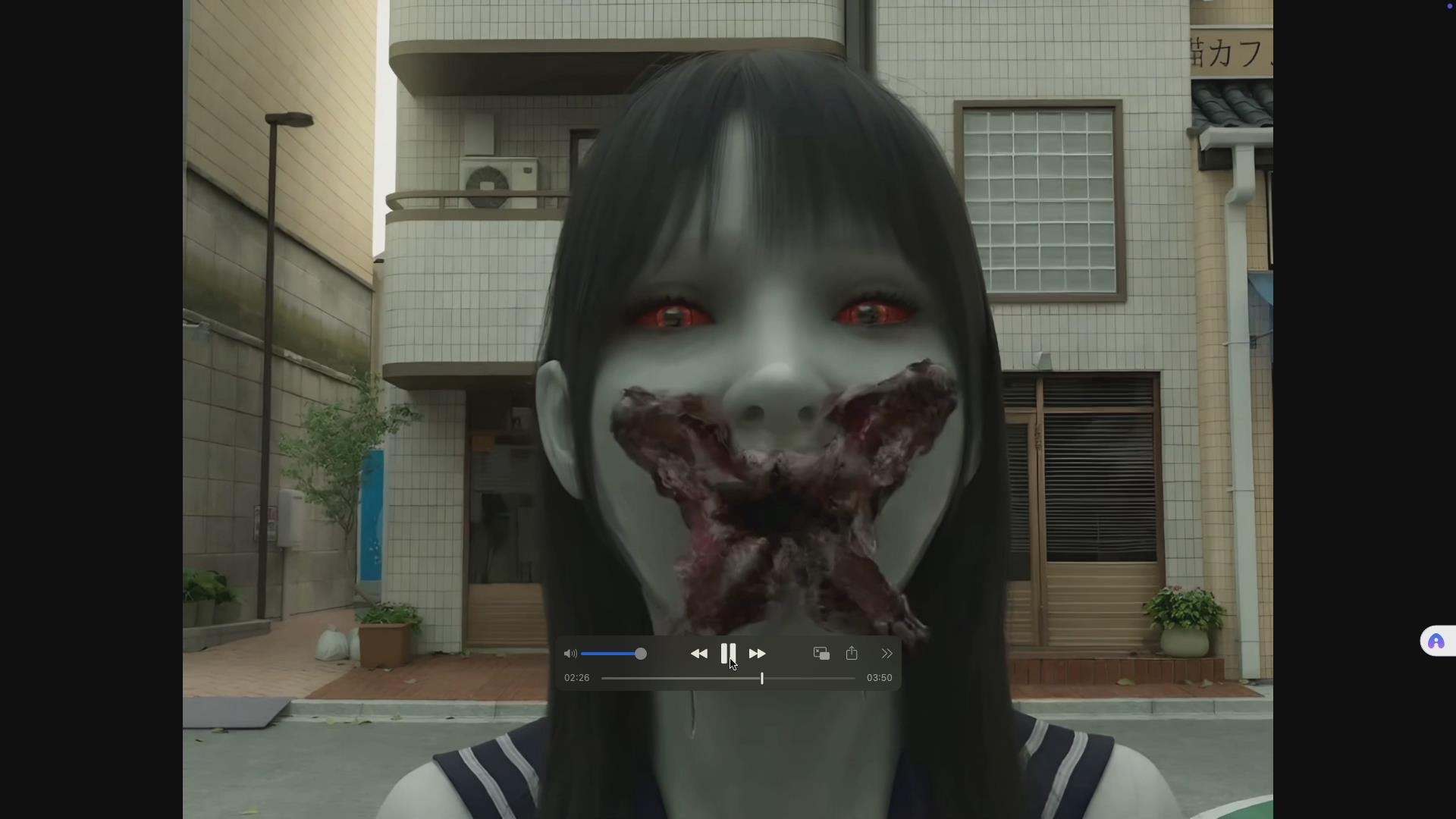Toggle play state with the pause button
Viewport: 1456px width, 819px height.
[x=729, y=654]
